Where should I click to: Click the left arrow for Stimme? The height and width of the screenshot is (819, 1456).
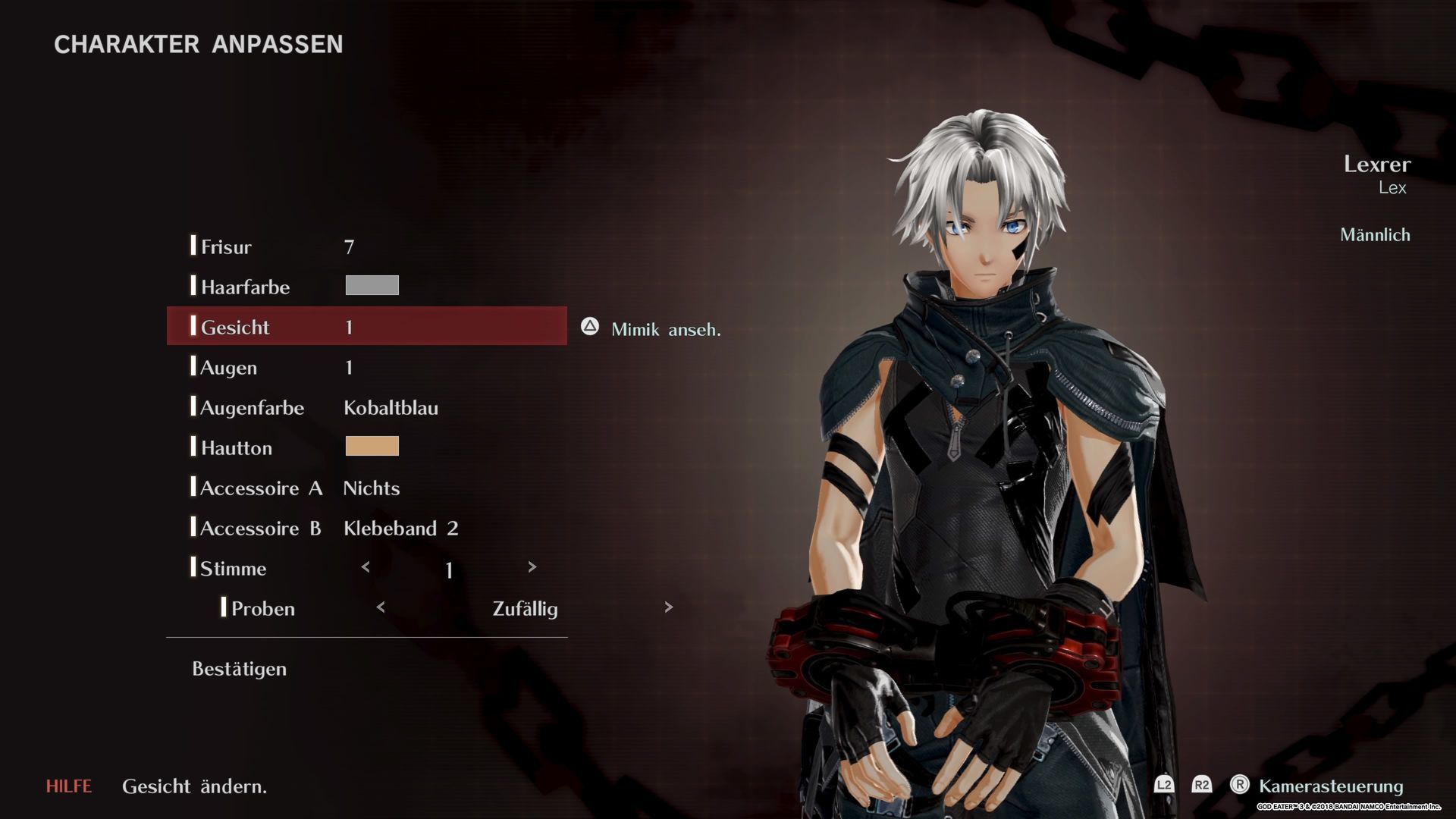(x=366, y=567)
